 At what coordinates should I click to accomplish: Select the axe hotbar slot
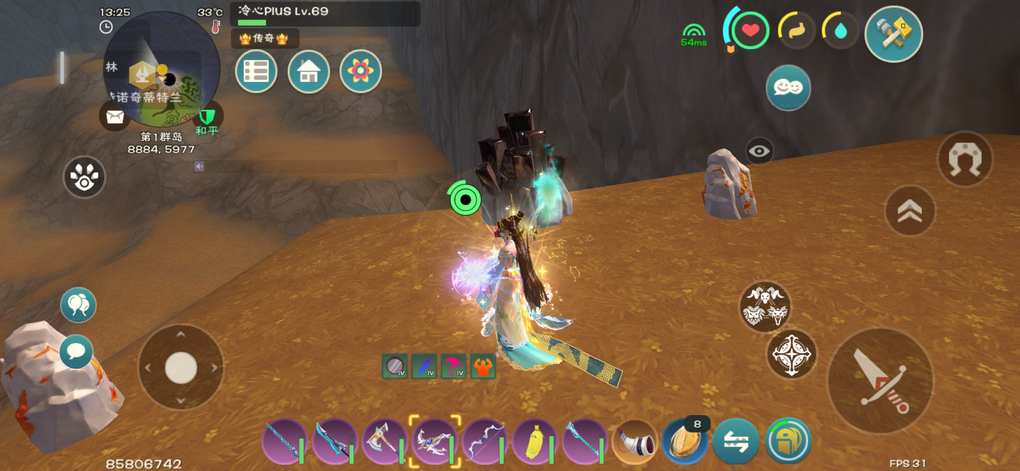(x=384, y=440)
